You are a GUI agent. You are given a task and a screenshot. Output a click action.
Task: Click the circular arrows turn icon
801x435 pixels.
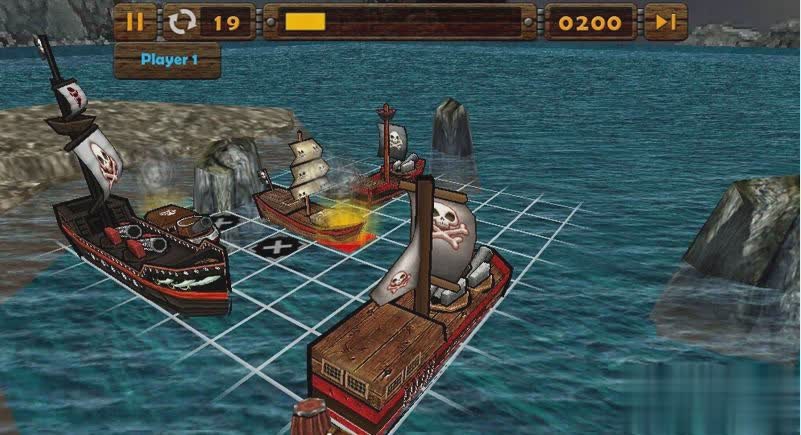182,22
